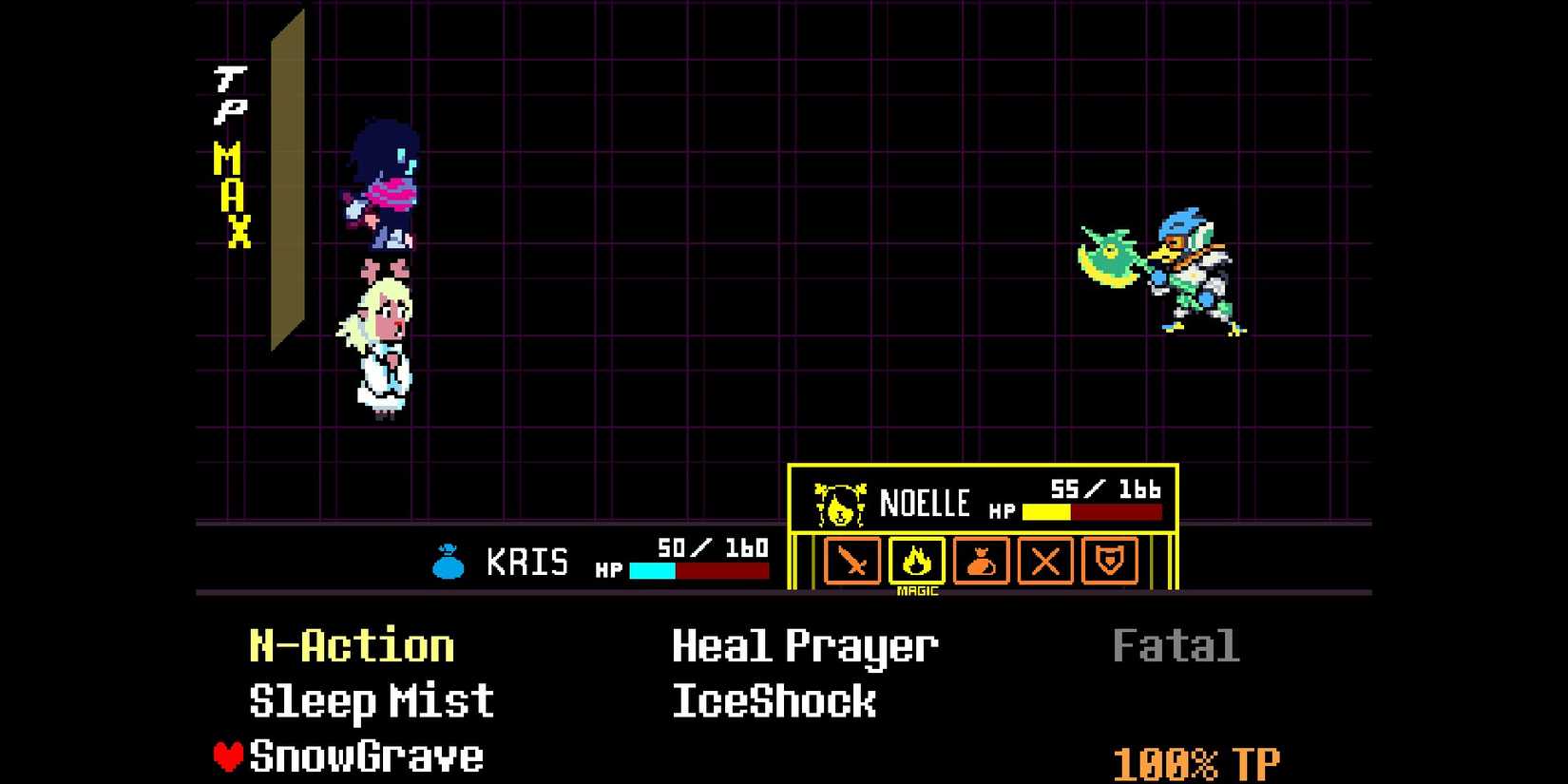Click the grayed-out Fatal spell
This screenshot has width=1568, height=784.
1176,644
